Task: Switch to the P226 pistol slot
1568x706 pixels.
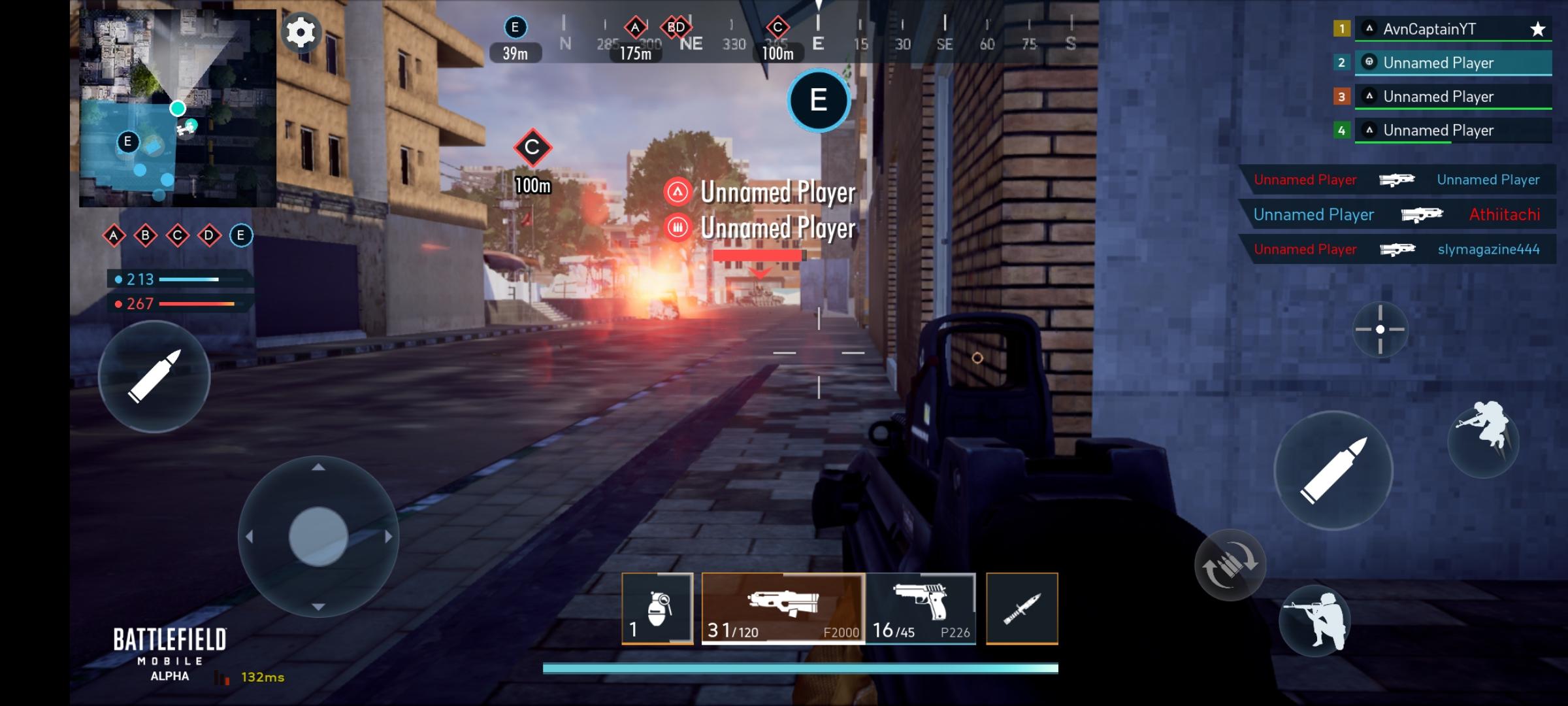Action: click(921, 609)
